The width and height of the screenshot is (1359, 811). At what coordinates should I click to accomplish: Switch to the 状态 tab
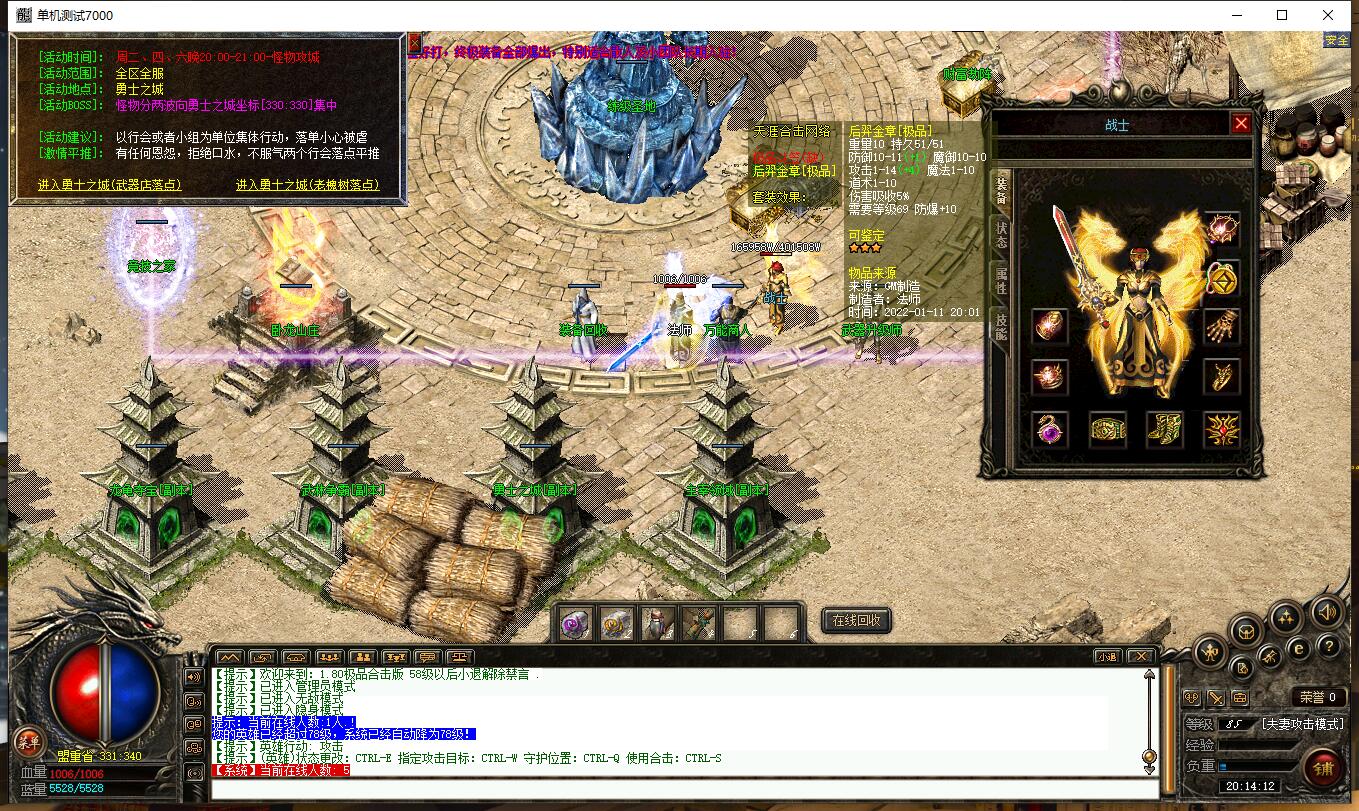coord(1000,234)
